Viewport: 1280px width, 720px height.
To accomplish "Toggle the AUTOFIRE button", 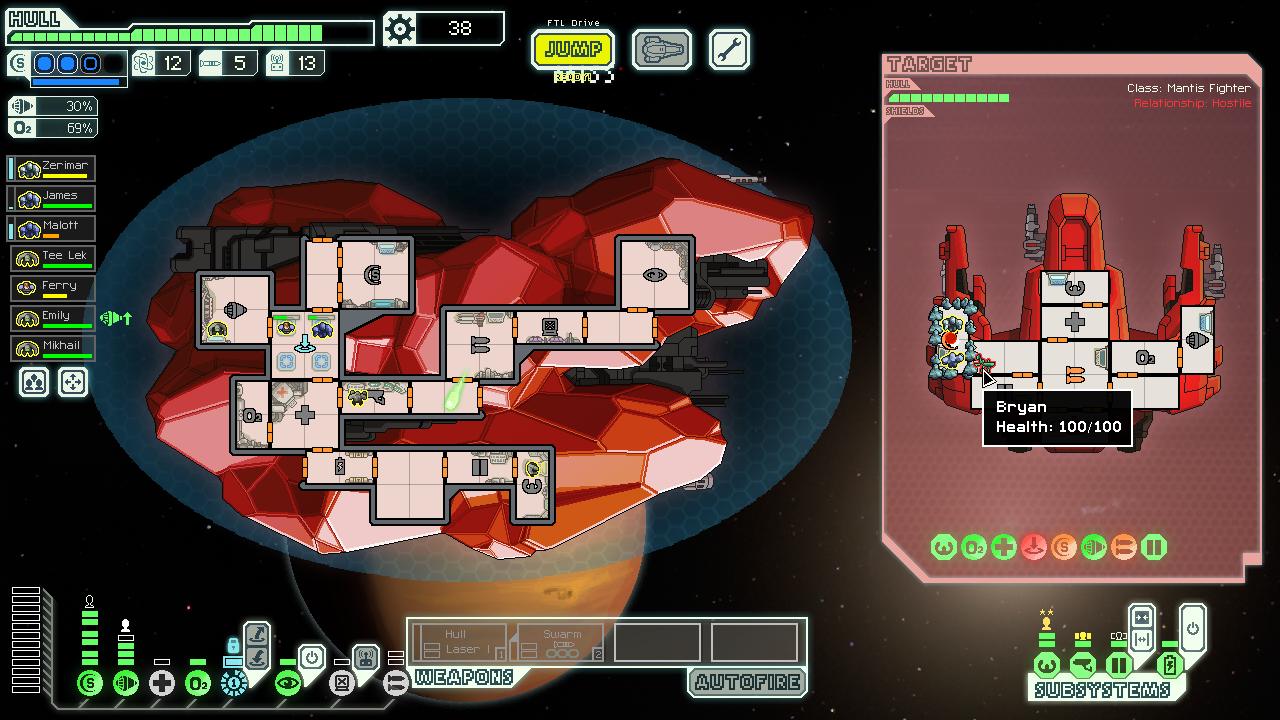I will pos(747,682).
